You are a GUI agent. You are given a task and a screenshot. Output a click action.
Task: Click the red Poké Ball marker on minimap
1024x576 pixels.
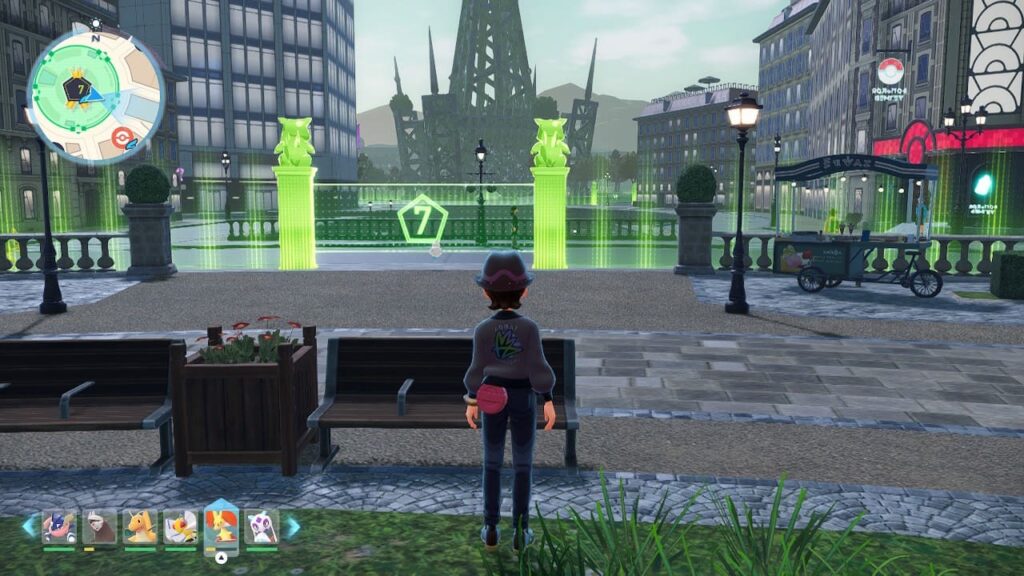[x=123, y=138]
